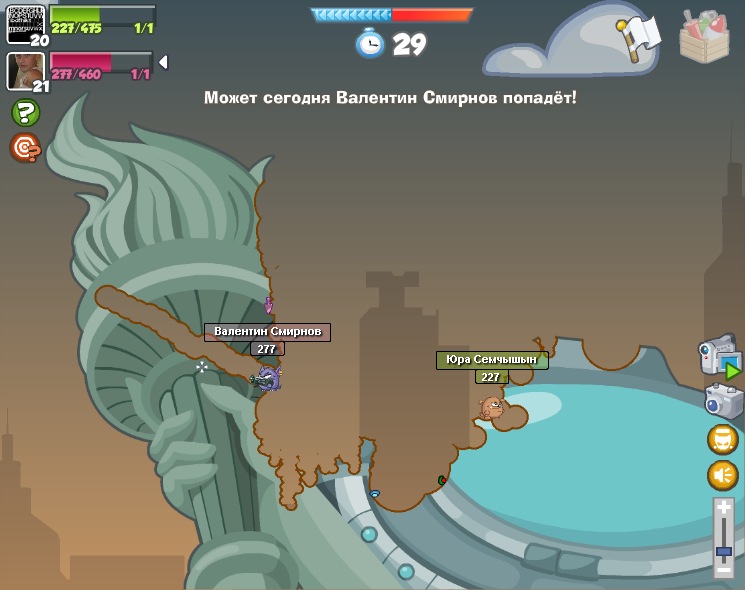Click the blue zoom slider handle
Viewport: 745px width, 590px height.
pyautogui.click(x=724, y=551)
